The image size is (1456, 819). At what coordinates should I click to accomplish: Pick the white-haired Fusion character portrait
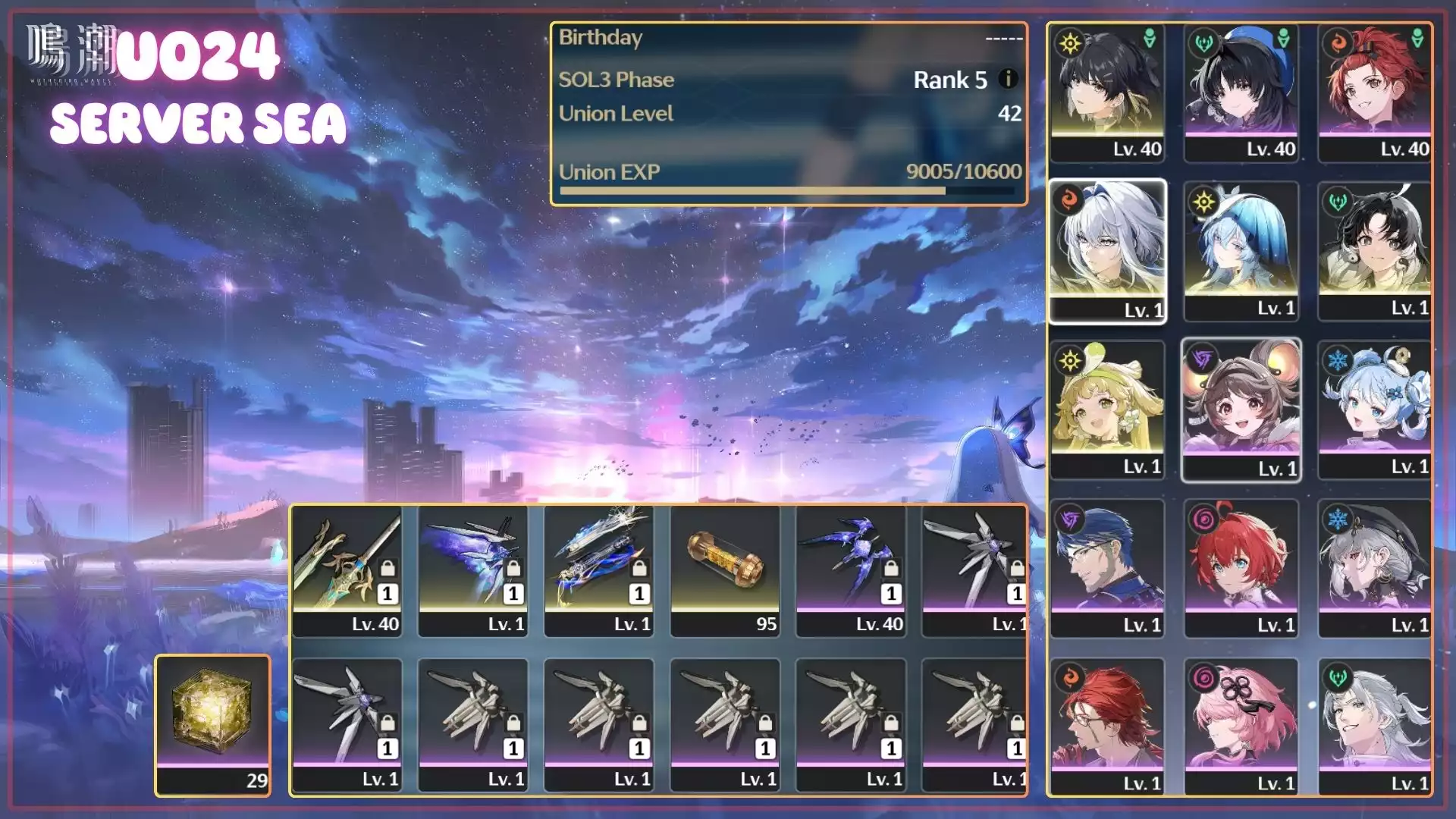coord(1107,250)
